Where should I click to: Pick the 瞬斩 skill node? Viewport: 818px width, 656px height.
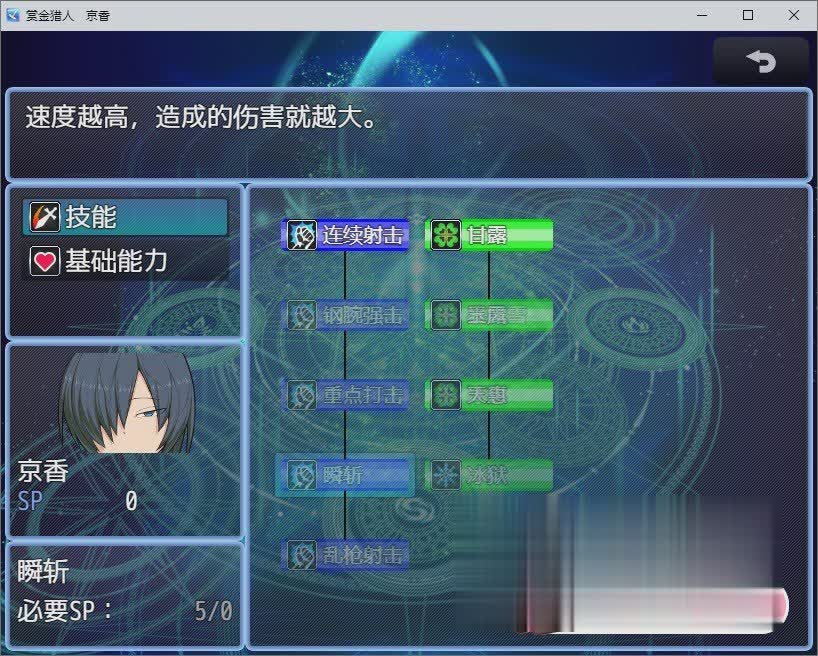347,475
